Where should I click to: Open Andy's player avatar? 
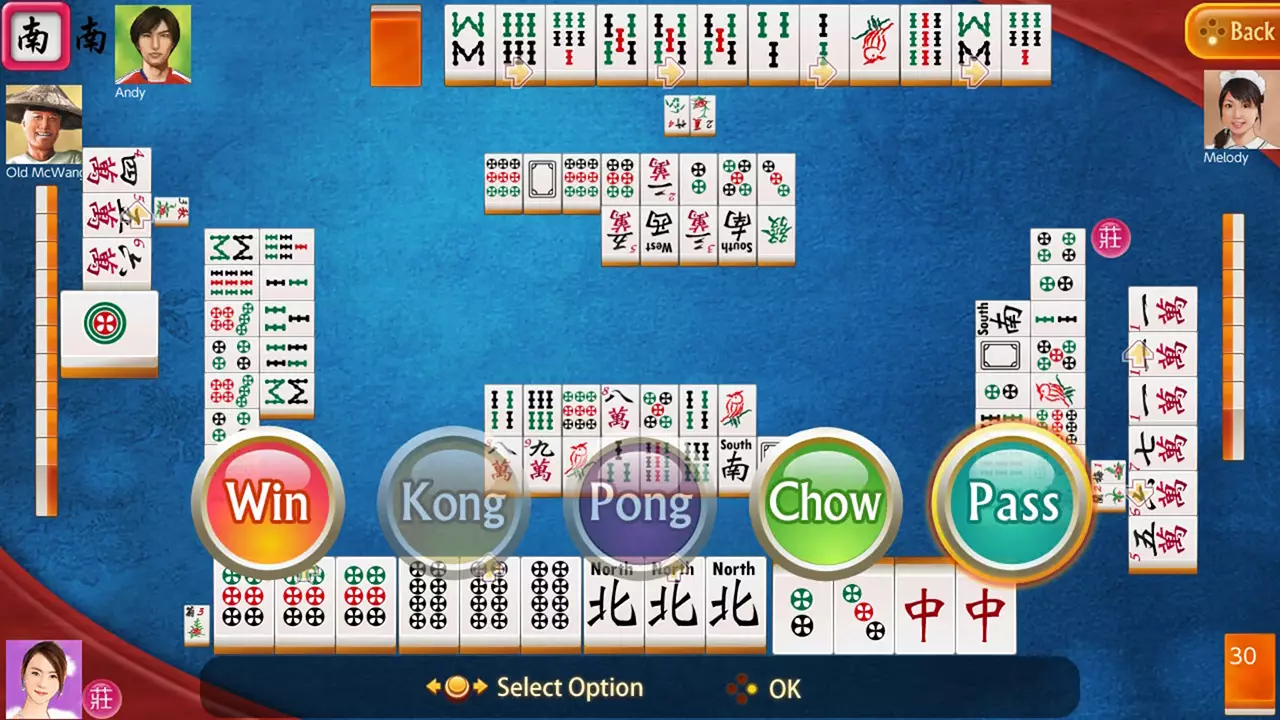(152, 42)
